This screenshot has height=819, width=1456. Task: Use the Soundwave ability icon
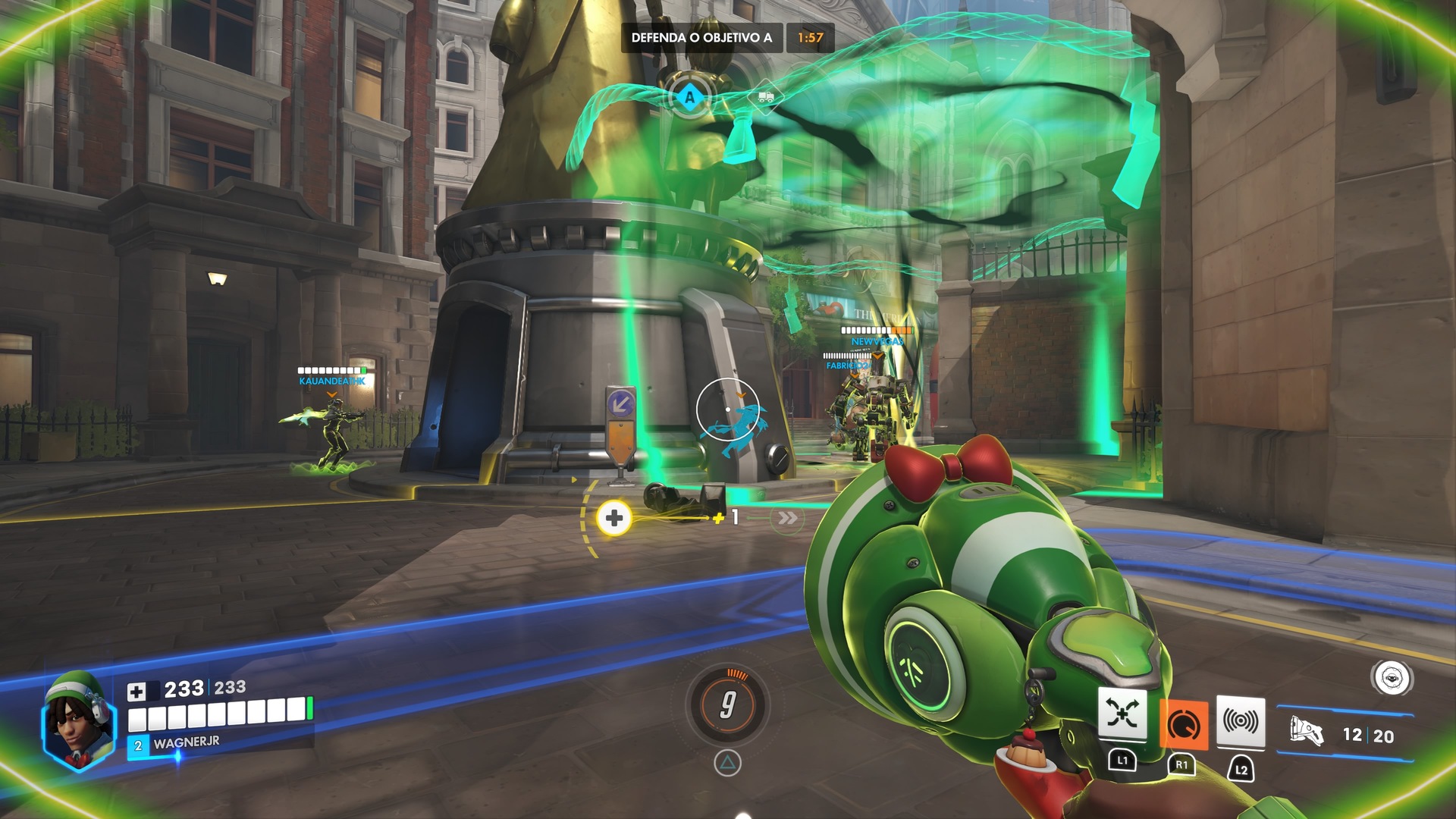point(1241,721)
